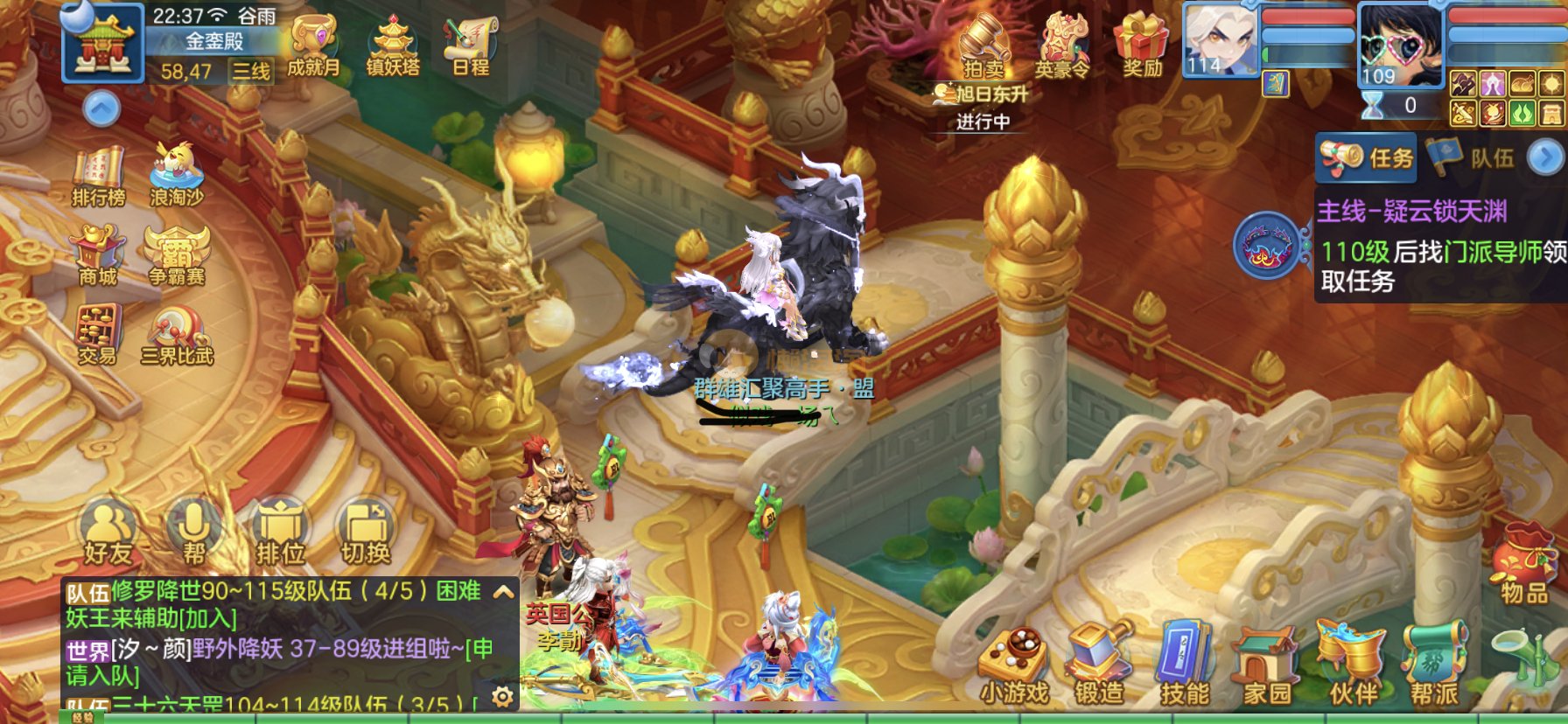Open the 争霸赛 tournament icon

point(176,255)
